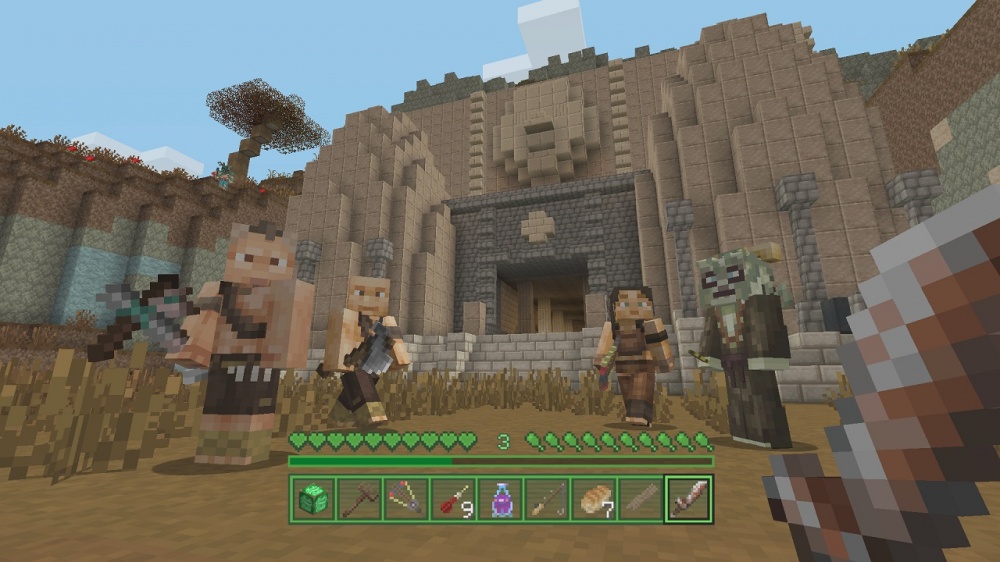1000x562 pixels.
Task: Choose the fishing rod hotbar slot
Action: (548, 499)
